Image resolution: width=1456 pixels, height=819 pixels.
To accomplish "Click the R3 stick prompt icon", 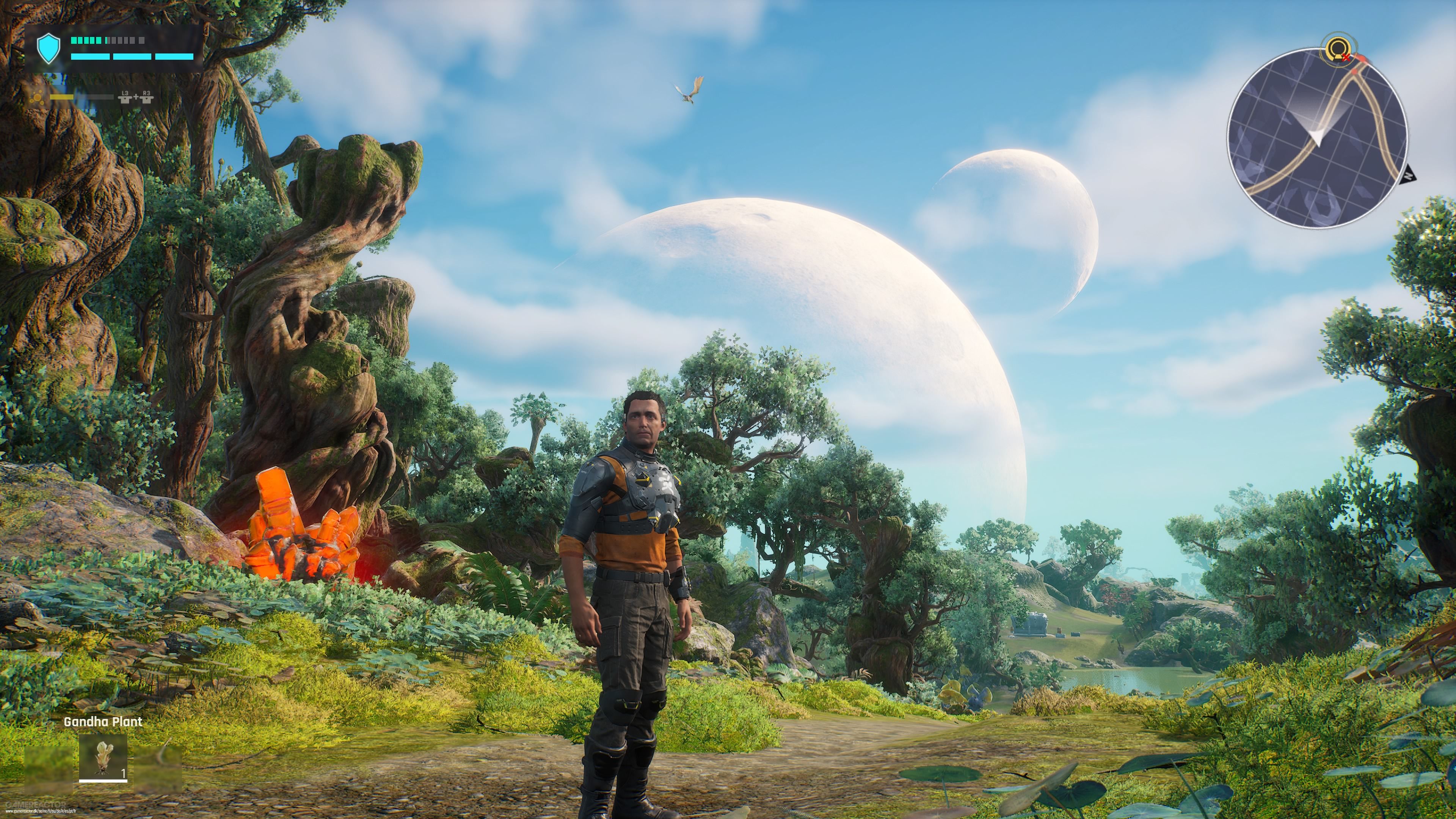I will pyautogui.click(x=147, y=98).
